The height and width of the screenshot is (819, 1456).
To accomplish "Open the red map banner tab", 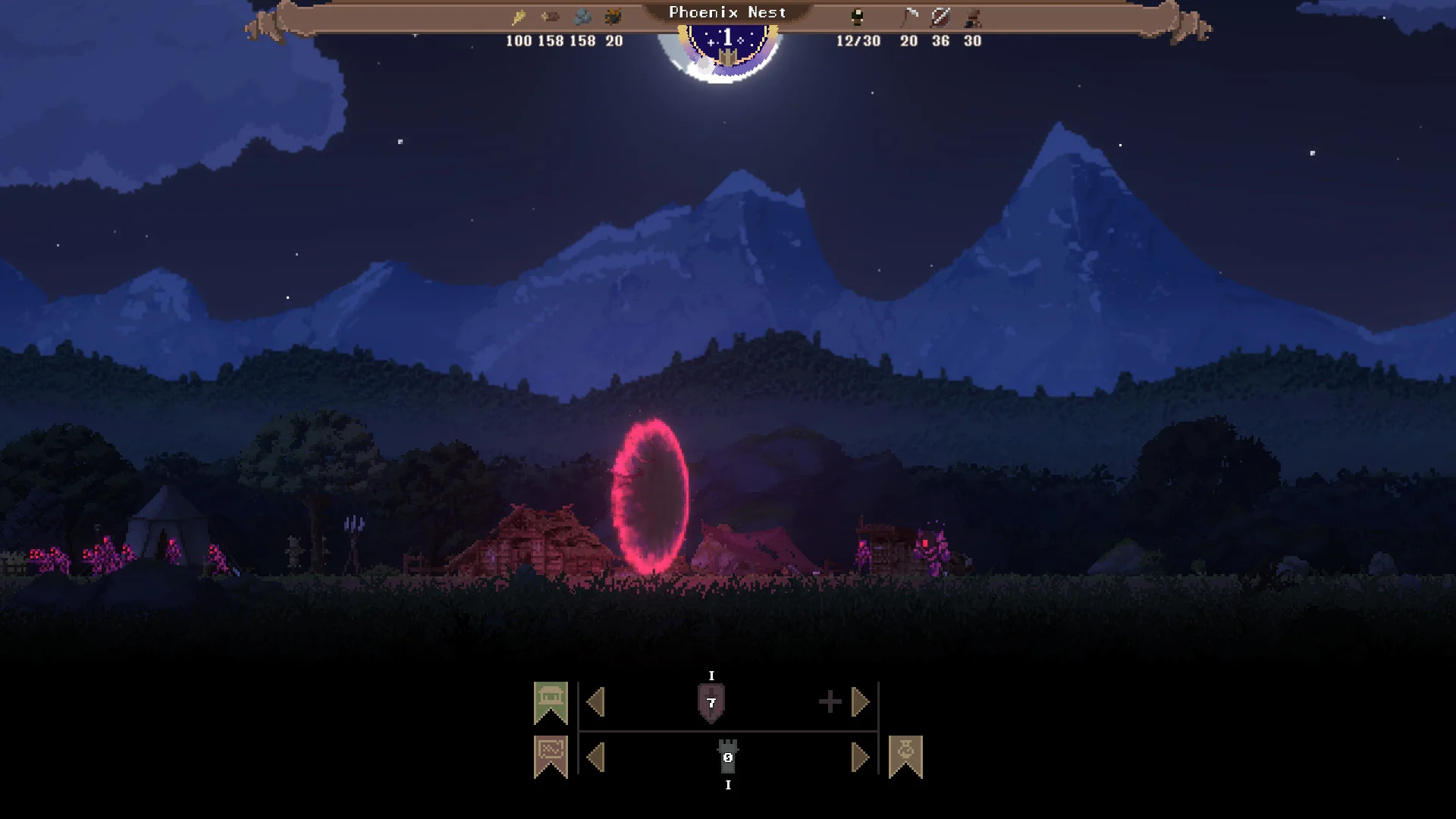I will click(551, 756).
